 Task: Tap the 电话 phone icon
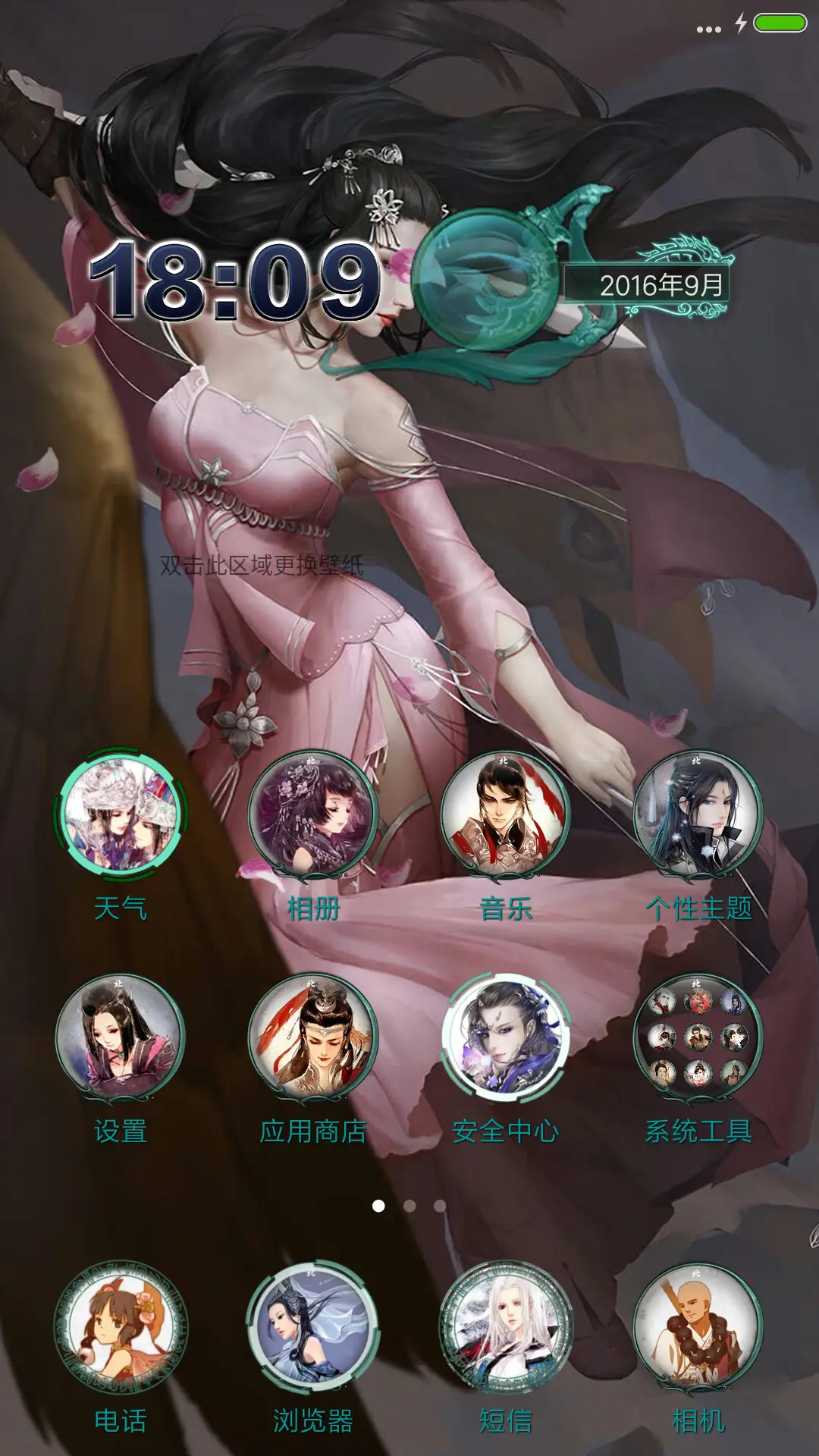click(120, 1329)
